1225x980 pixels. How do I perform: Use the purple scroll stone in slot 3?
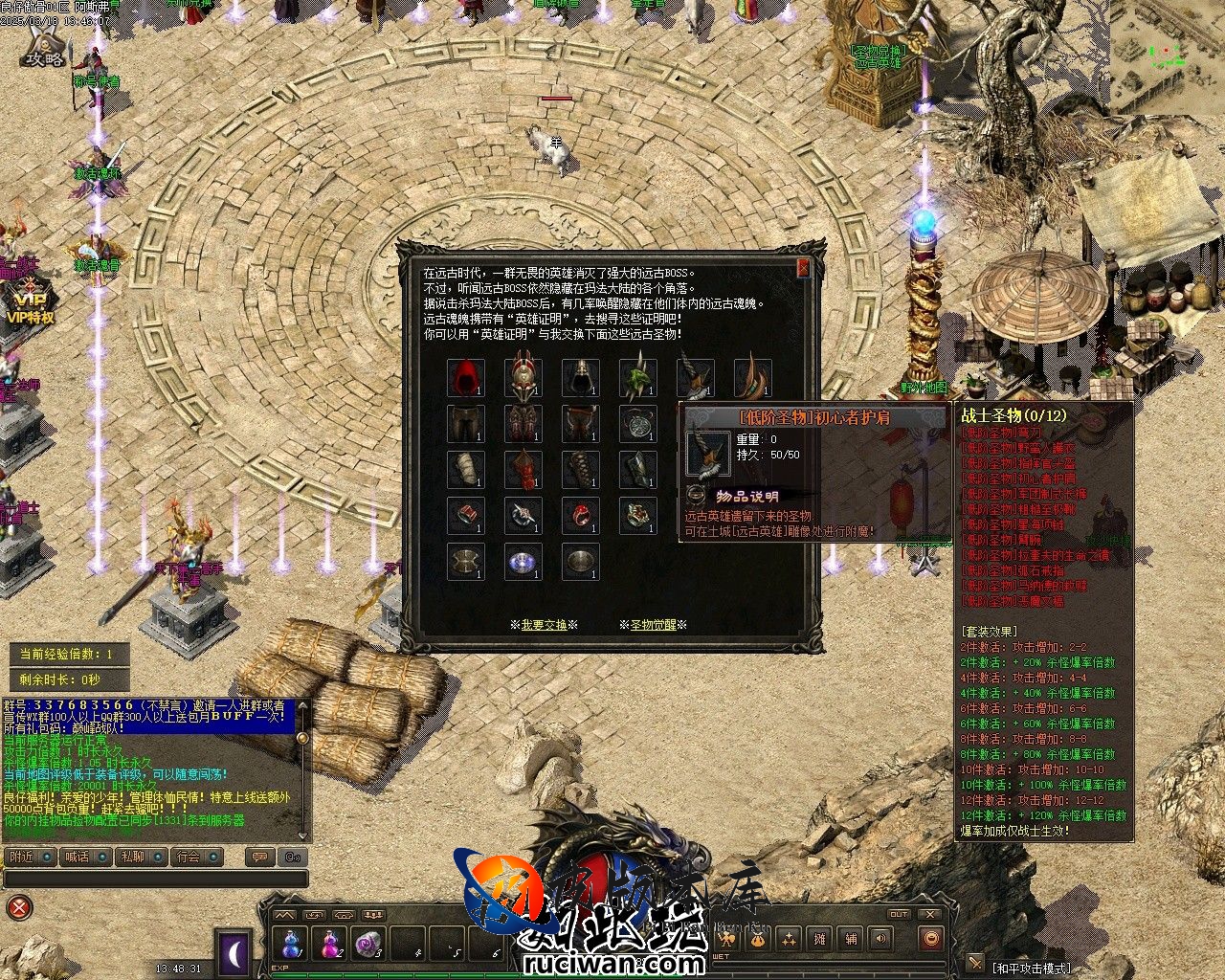pos(367,944)
